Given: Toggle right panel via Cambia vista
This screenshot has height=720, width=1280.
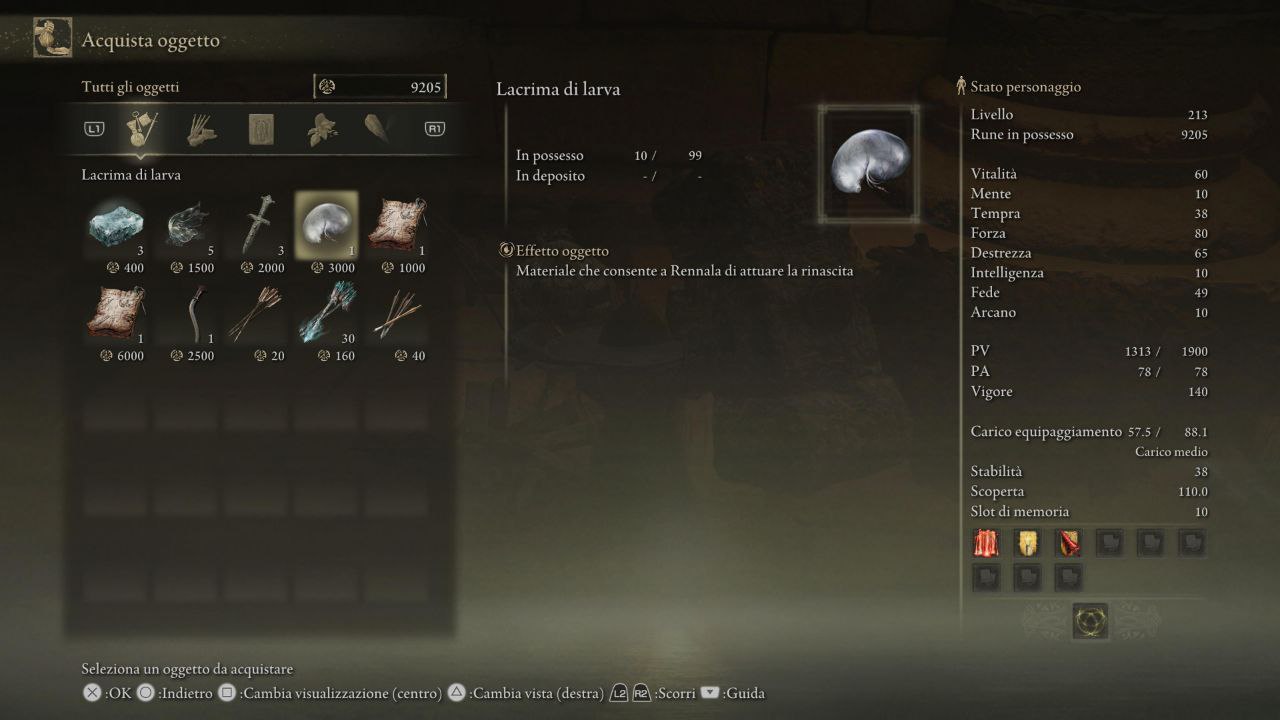Looking at the screenshot, I should click(x=456, y=692).
